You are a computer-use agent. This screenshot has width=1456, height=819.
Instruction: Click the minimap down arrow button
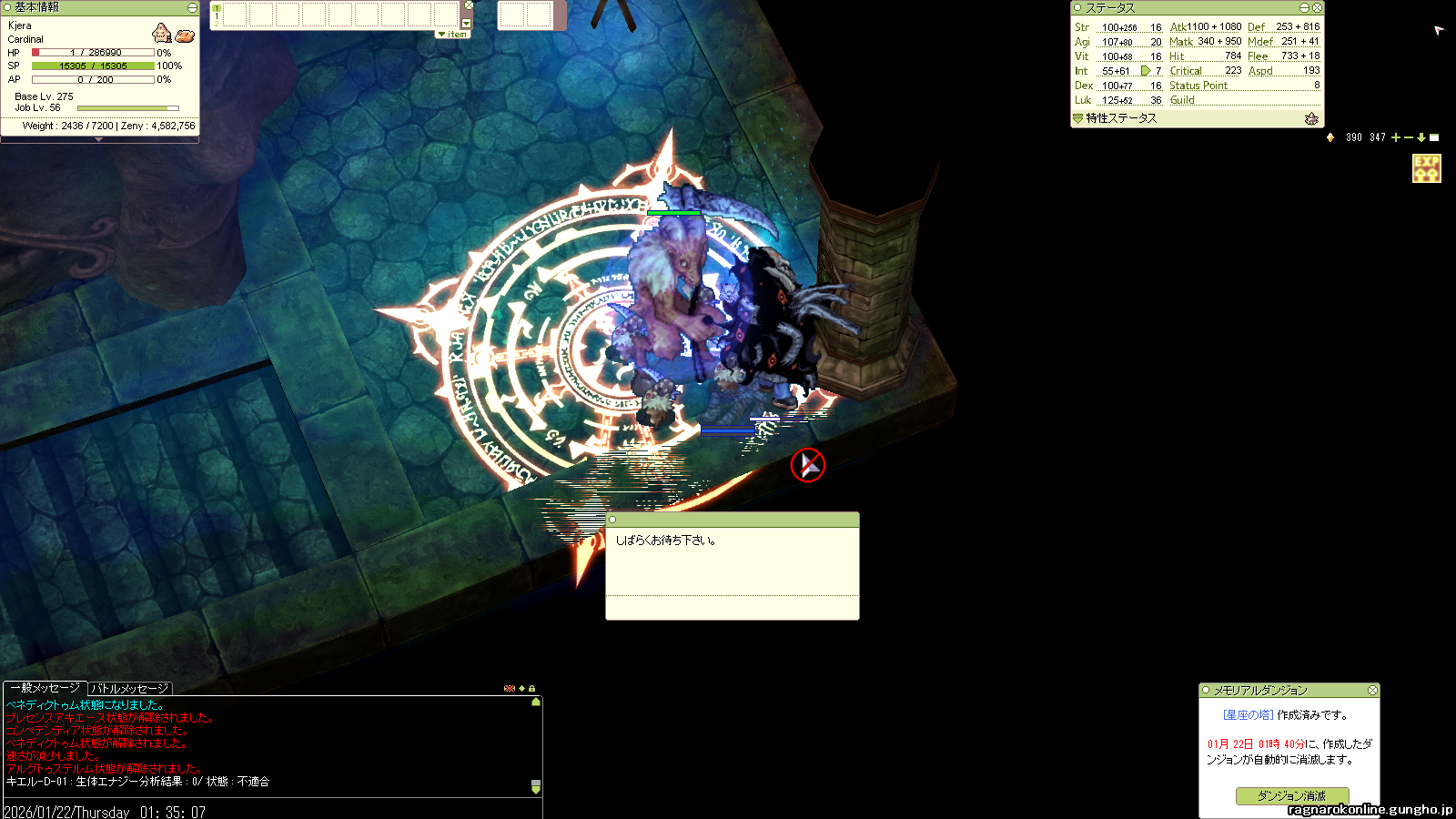pyautogui.click(x=1421, y=137)
